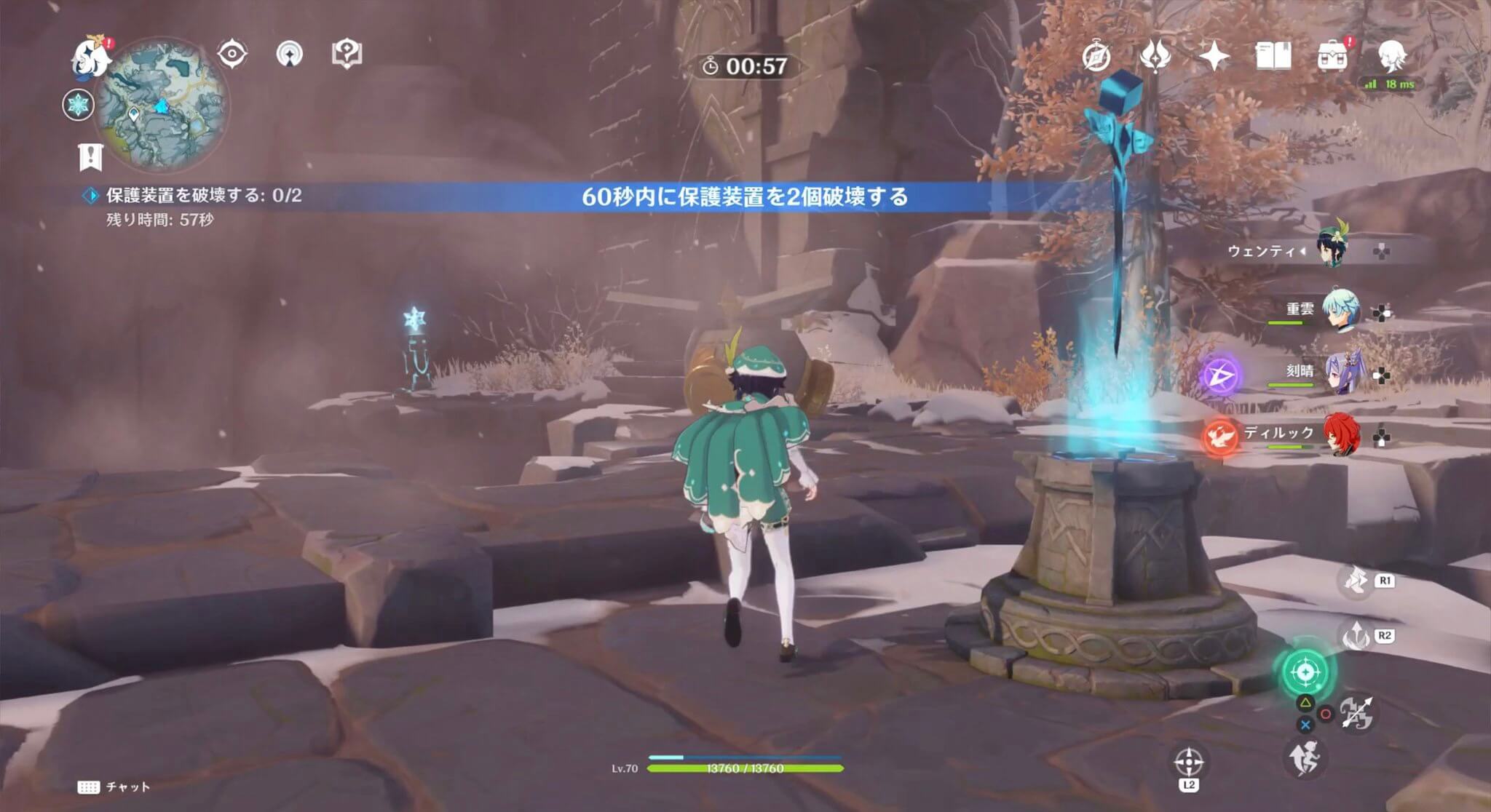Open the inventory bag icon
1491x812 pixels.
[x=1332, y=55]
